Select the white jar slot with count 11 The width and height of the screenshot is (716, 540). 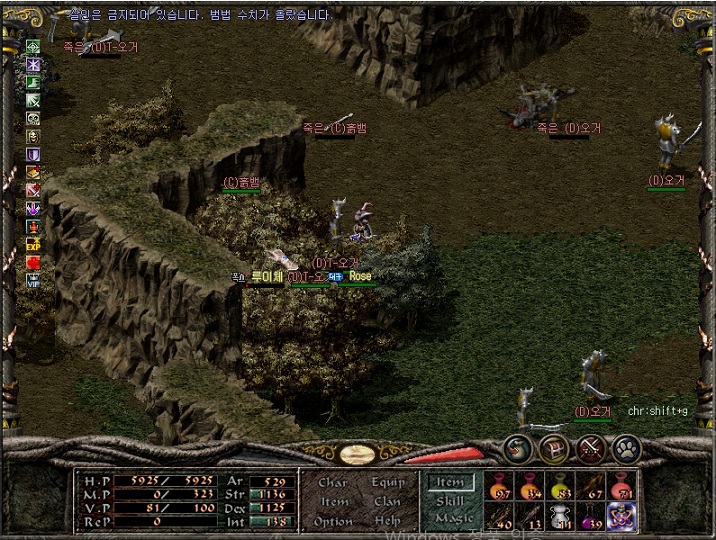coord(561,515)
